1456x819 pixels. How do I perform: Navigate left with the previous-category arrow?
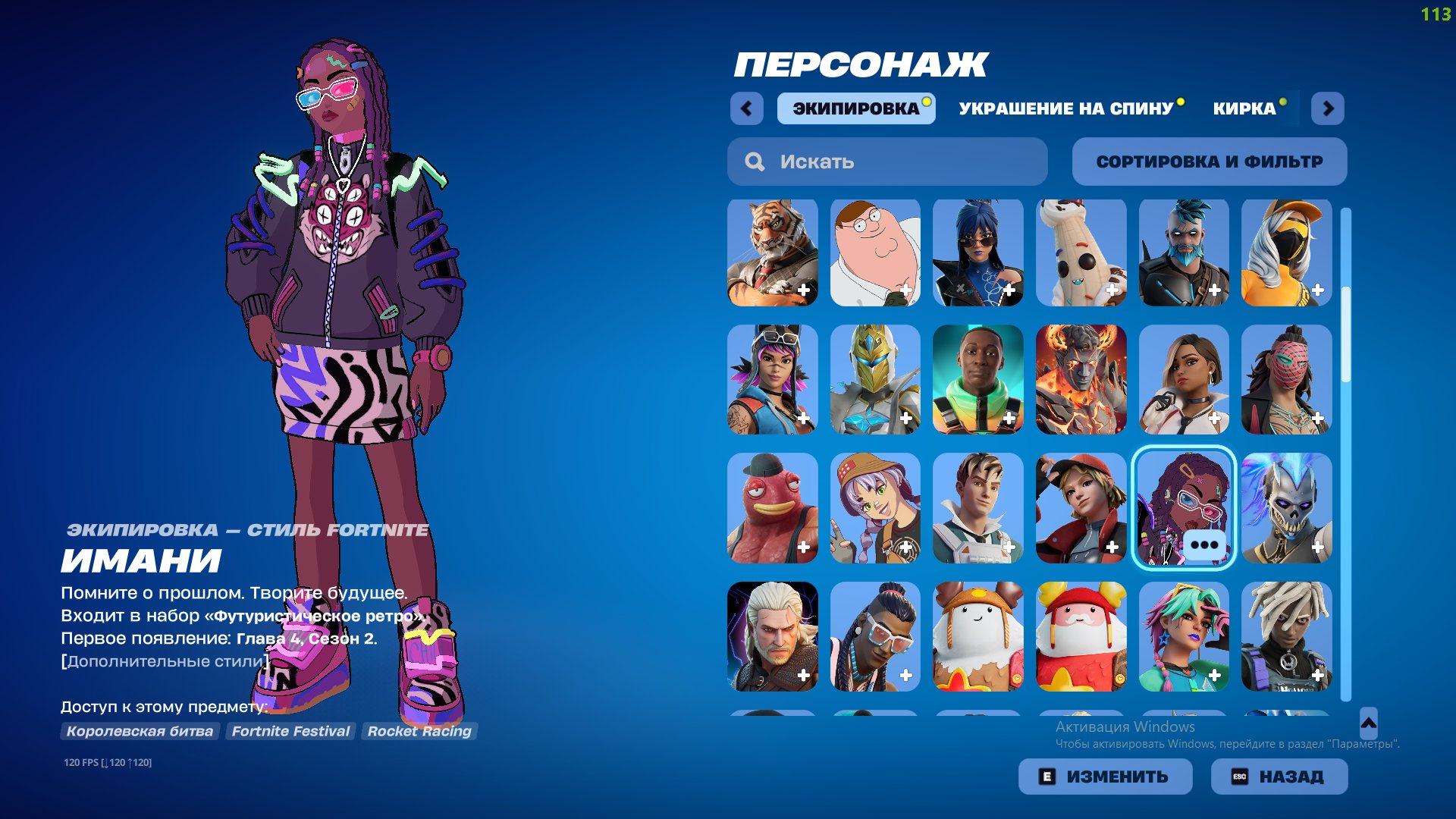coord(747,108)
